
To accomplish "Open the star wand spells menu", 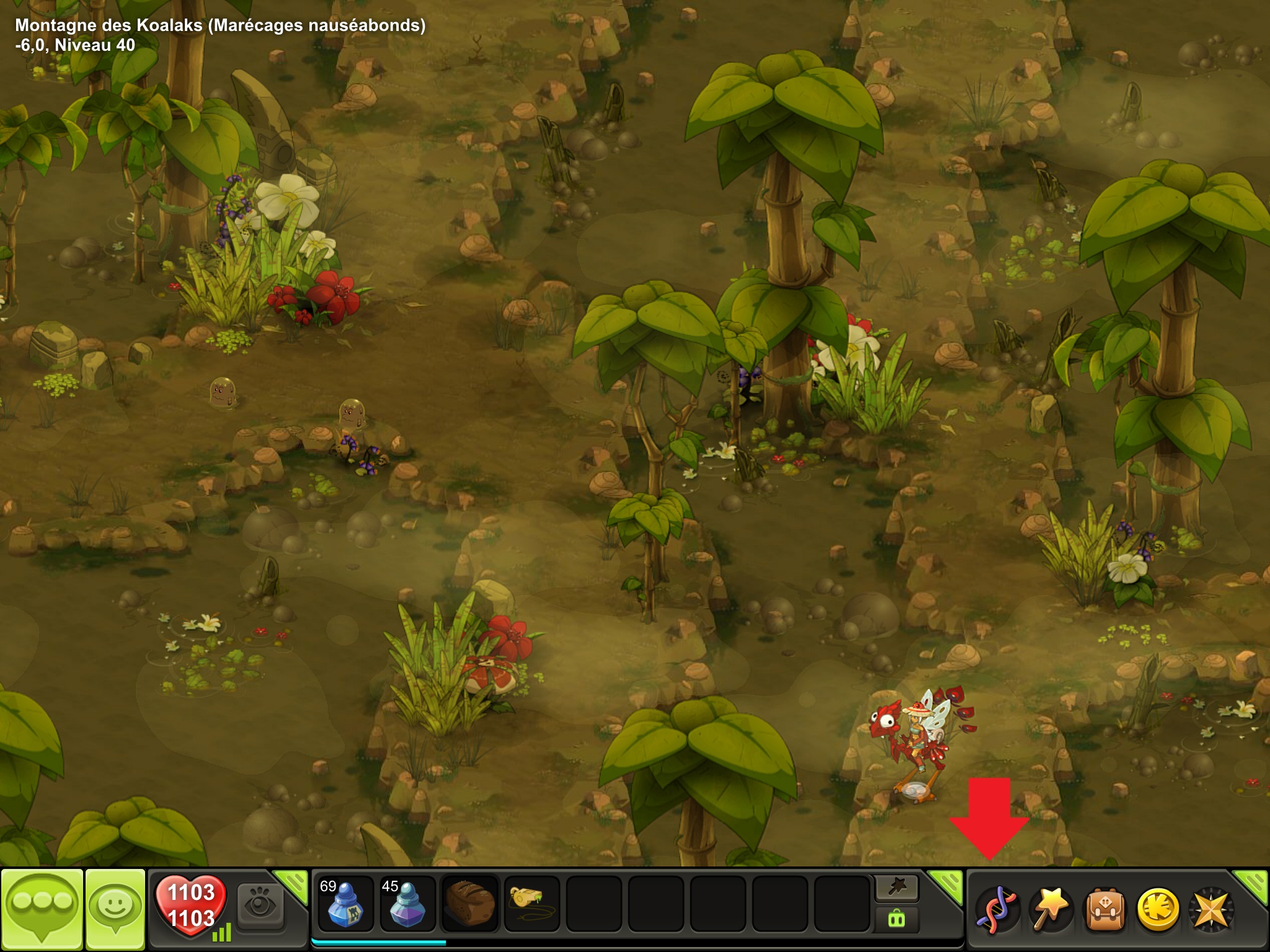I will pyautogui.click(x=1050, y=909).
